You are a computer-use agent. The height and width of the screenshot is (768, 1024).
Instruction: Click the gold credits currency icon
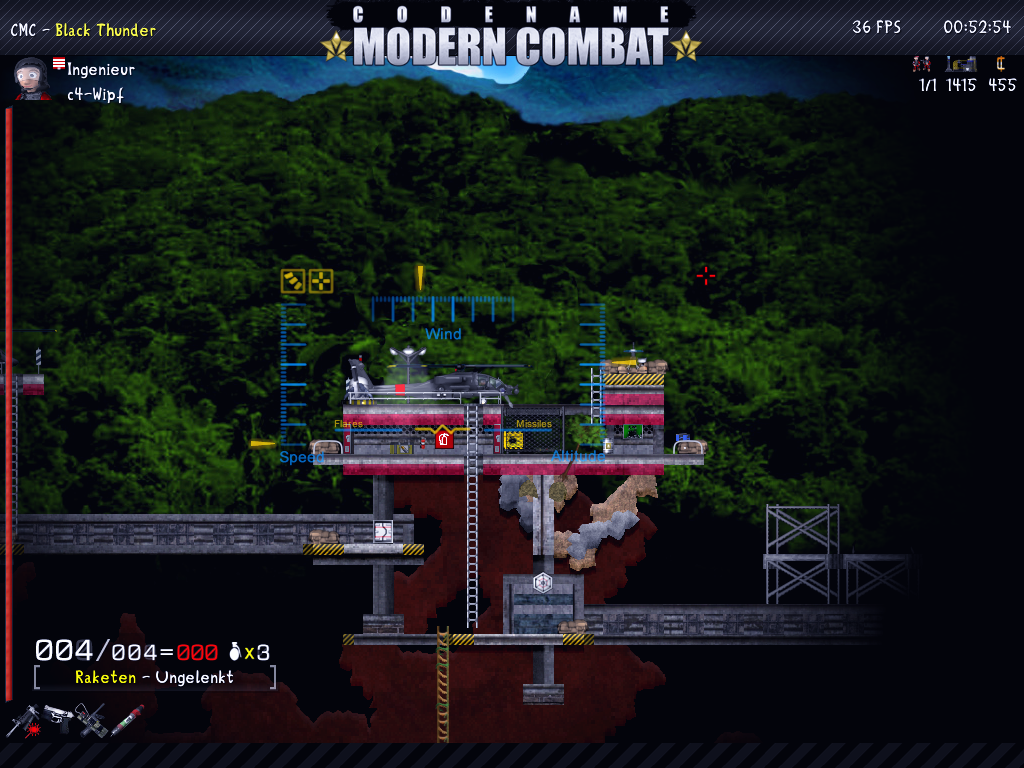click(x=998, y=64)
